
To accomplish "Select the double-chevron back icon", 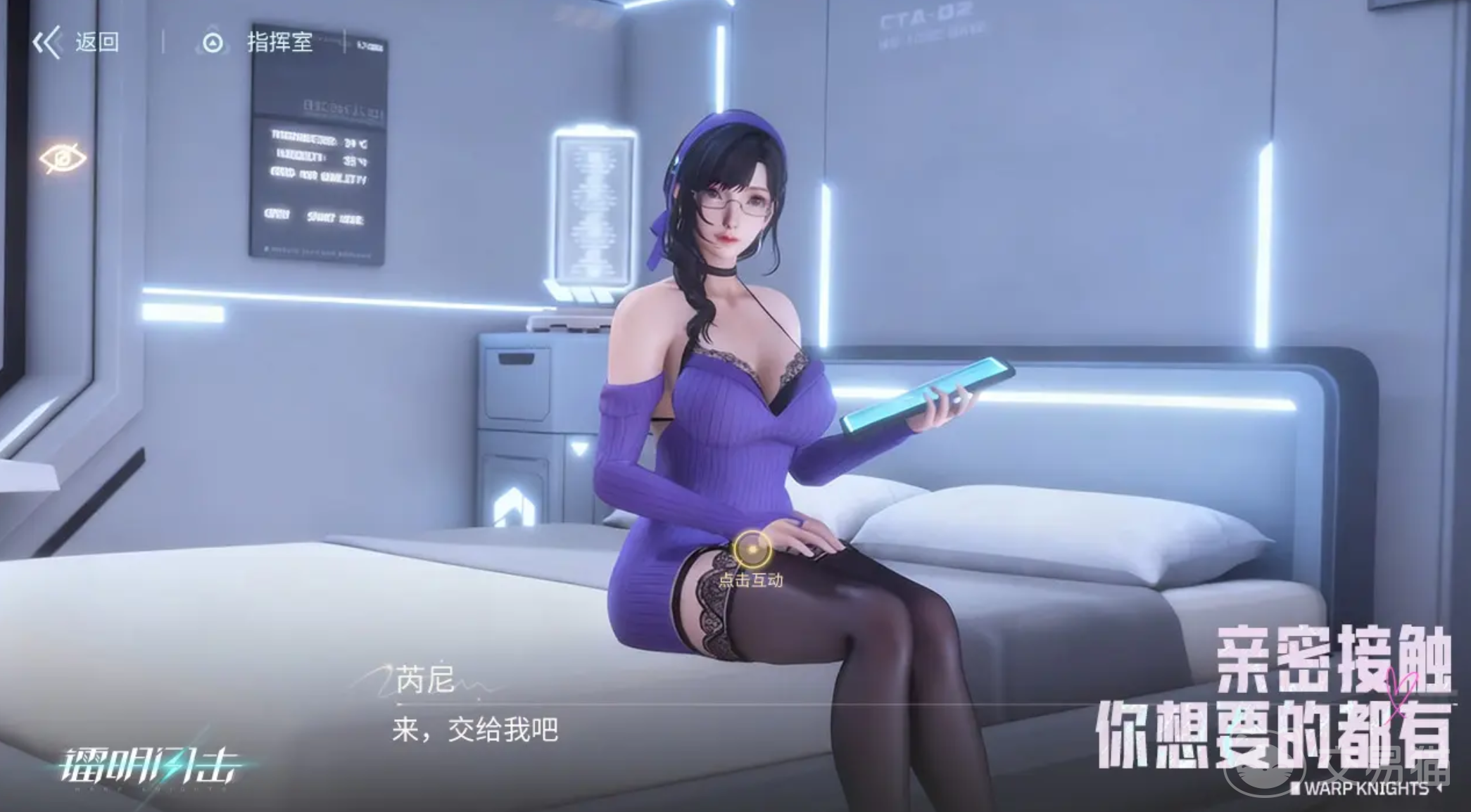I will click(x=46, y=42).
